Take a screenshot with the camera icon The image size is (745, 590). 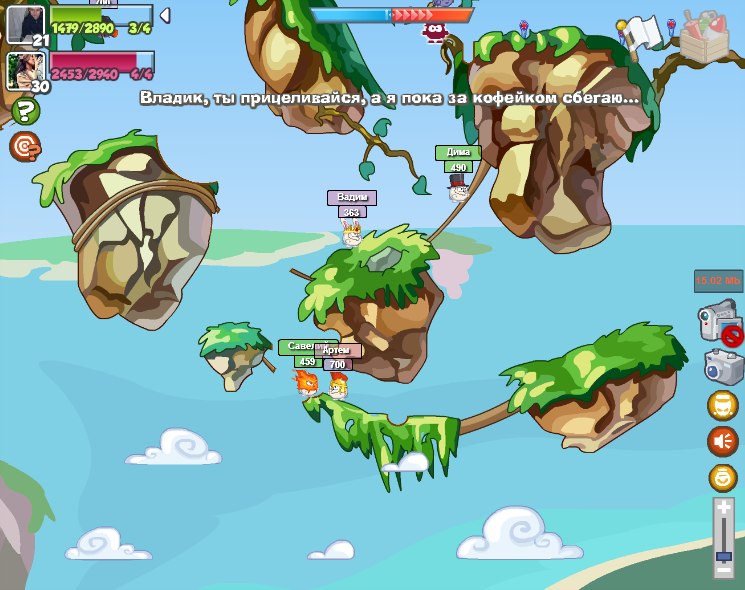pos(722,366)
